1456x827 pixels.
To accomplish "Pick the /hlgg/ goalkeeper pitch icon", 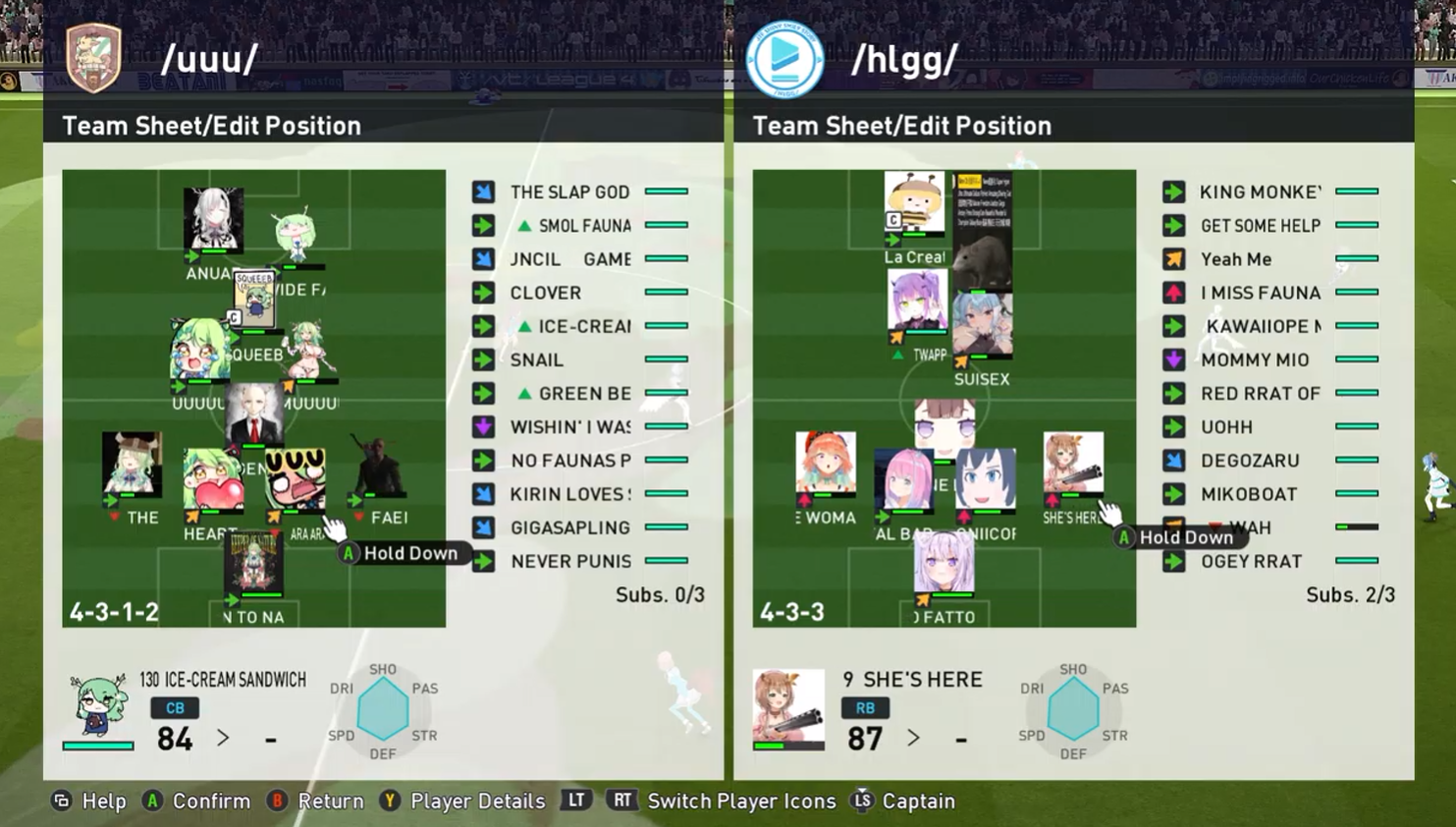I will click(944, 564).
